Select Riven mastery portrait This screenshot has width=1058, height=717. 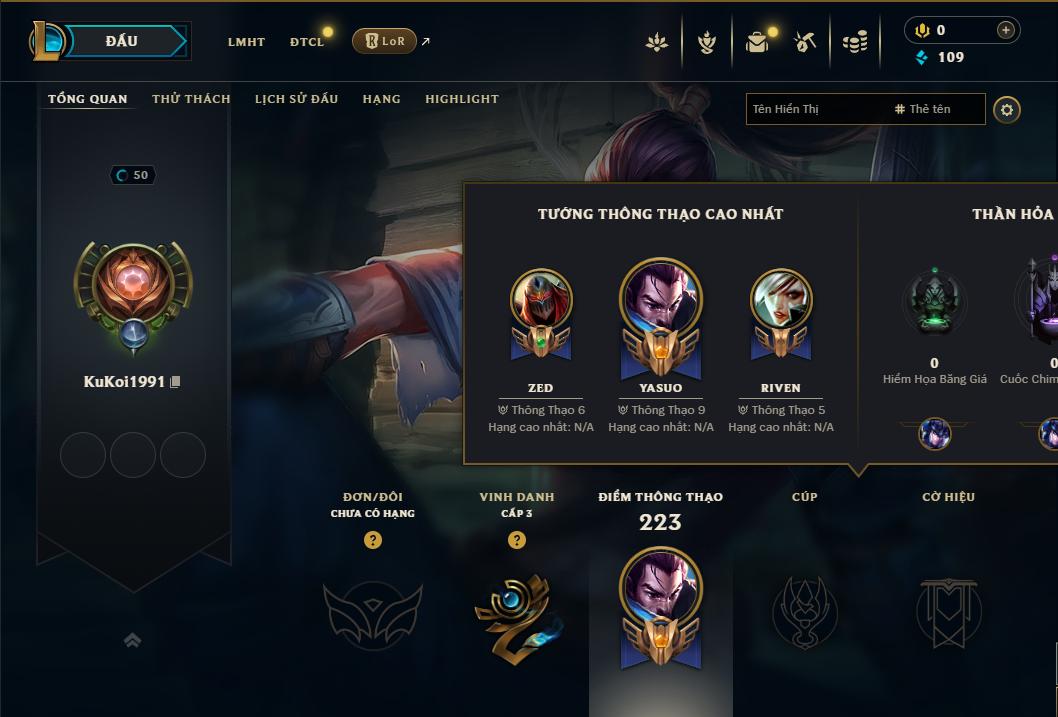(781, 300)
